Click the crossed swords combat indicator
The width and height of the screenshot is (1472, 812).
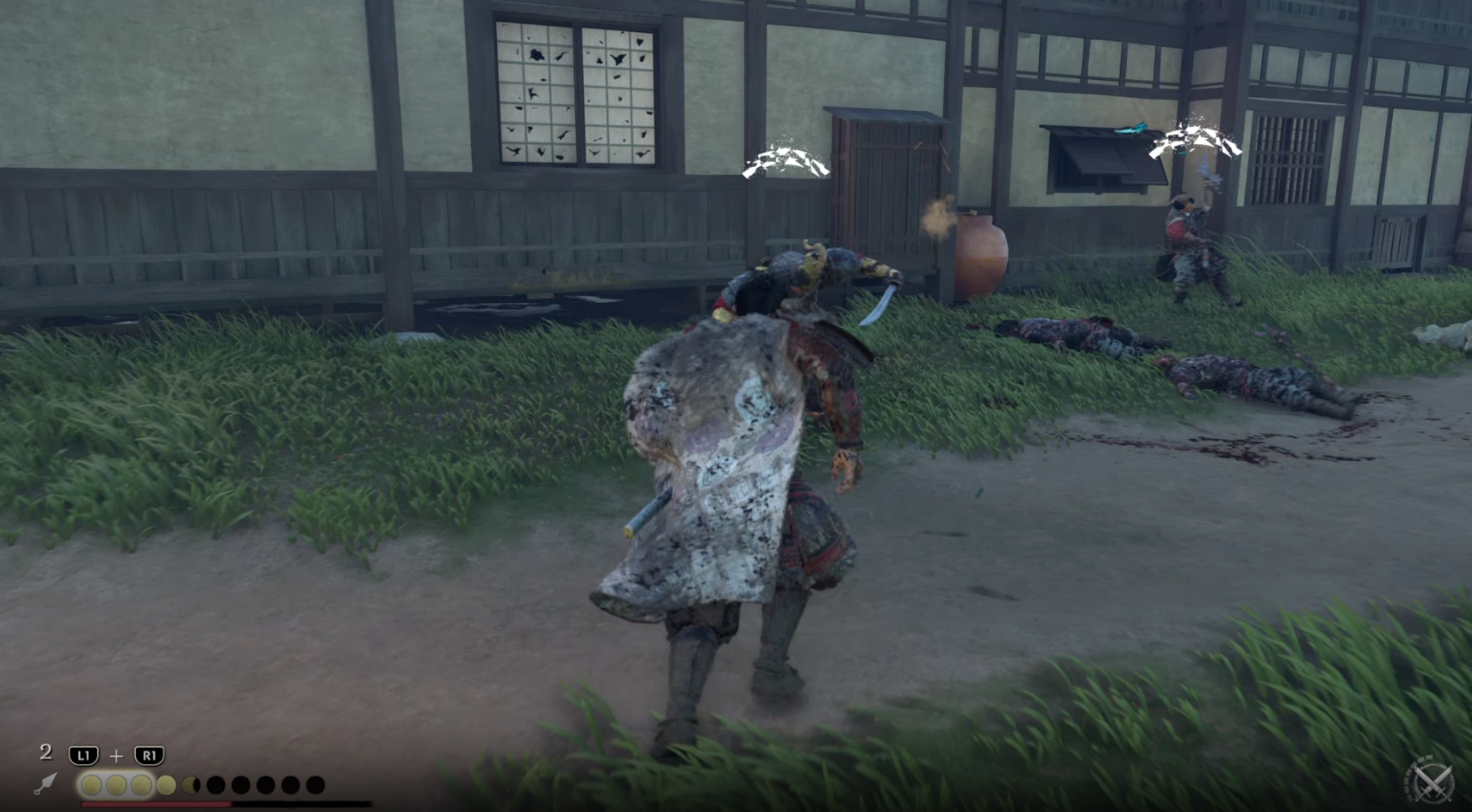point(1432,784)
